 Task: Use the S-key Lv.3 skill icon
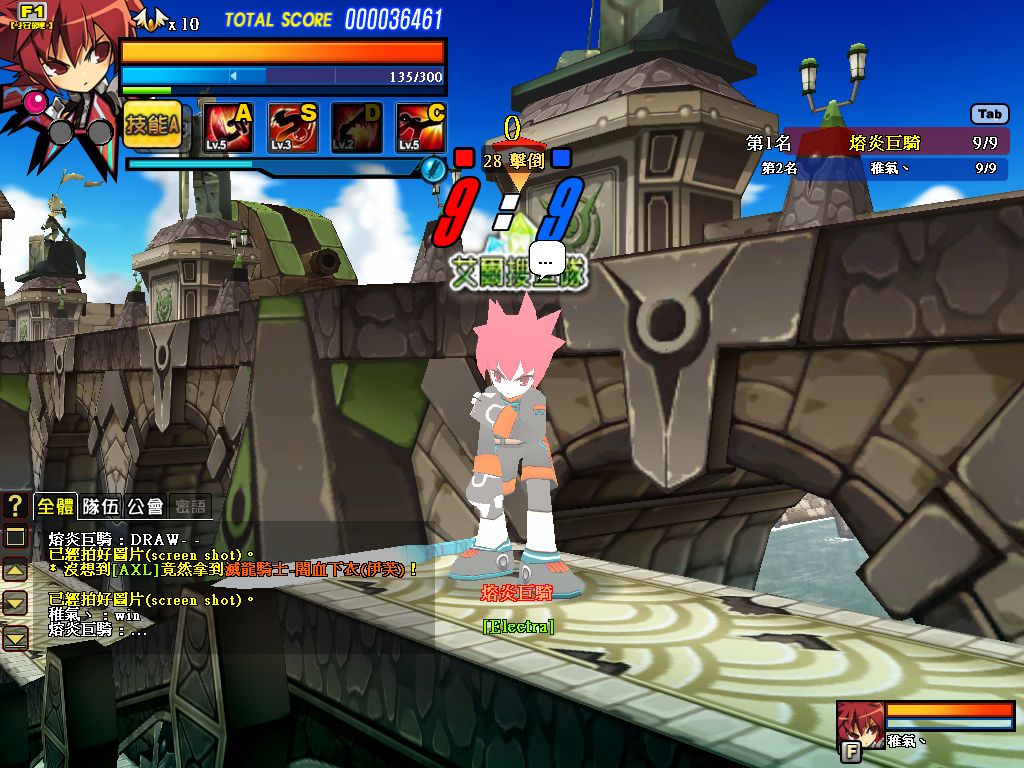click(x=292, y=127)
